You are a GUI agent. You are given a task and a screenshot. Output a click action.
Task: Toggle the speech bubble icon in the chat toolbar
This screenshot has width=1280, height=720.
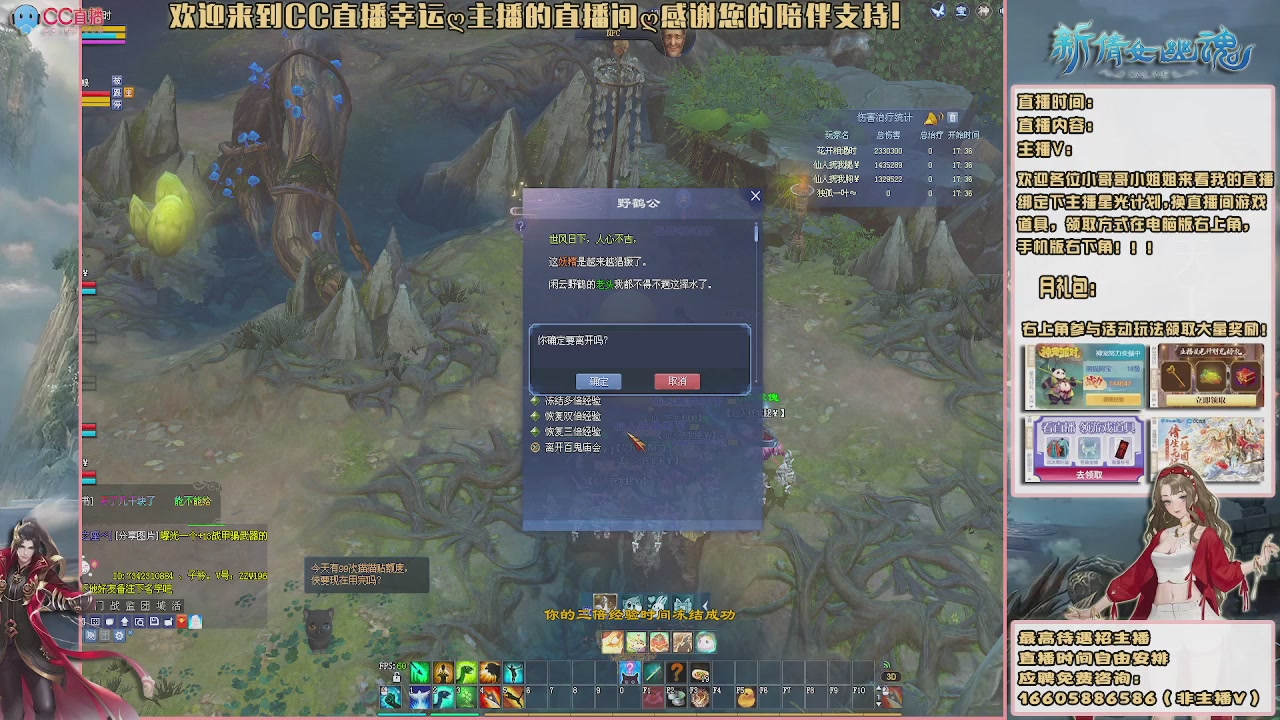110,621
